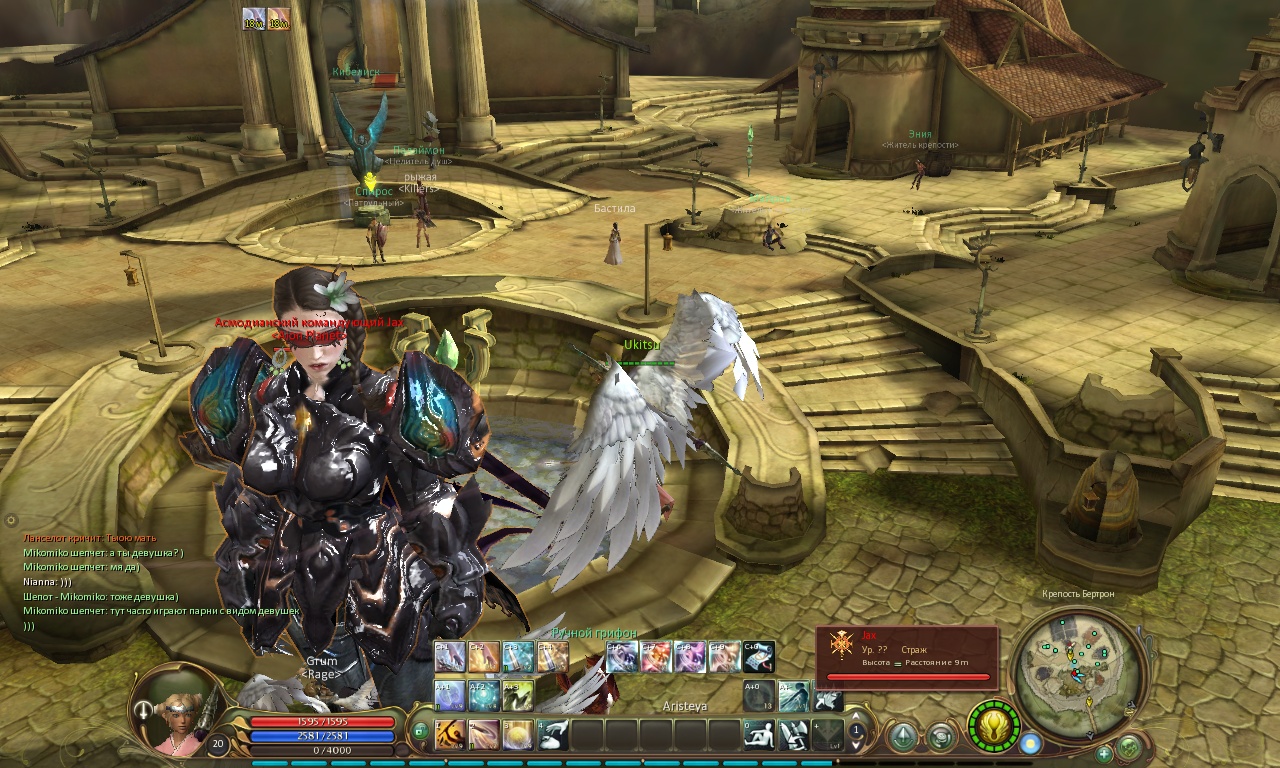Select the first buff icon at top
Image resolution: width=1280 pixels, height=768 pixels.
(x=252, y=19)
